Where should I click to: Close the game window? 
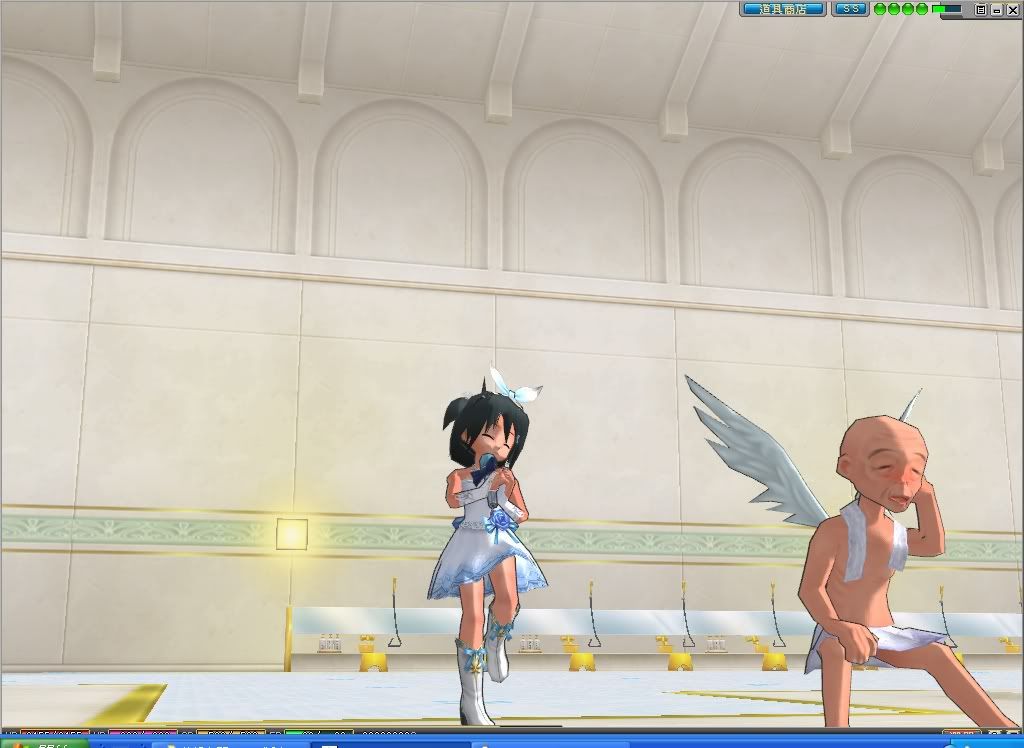point(1013,9)
